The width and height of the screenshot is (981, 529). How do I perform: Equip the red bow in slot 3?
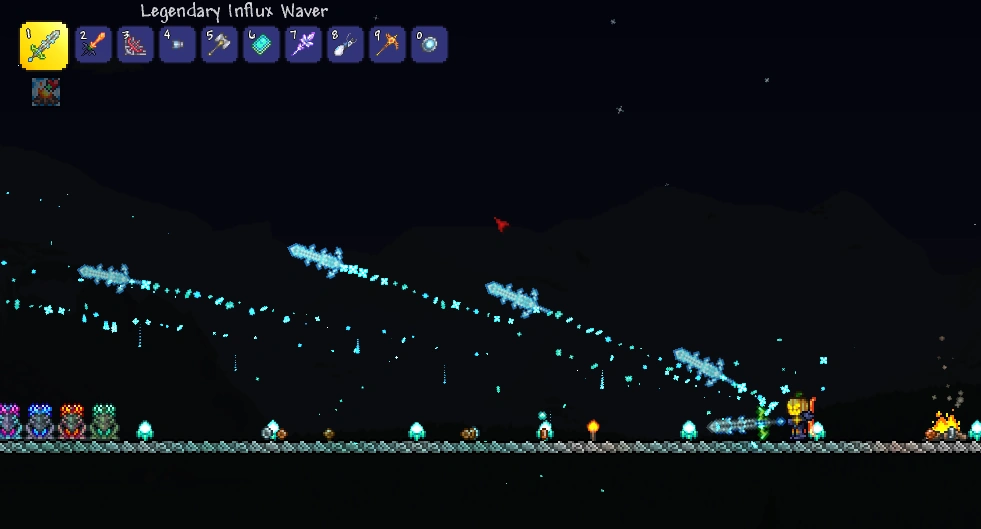pos(135,45)
